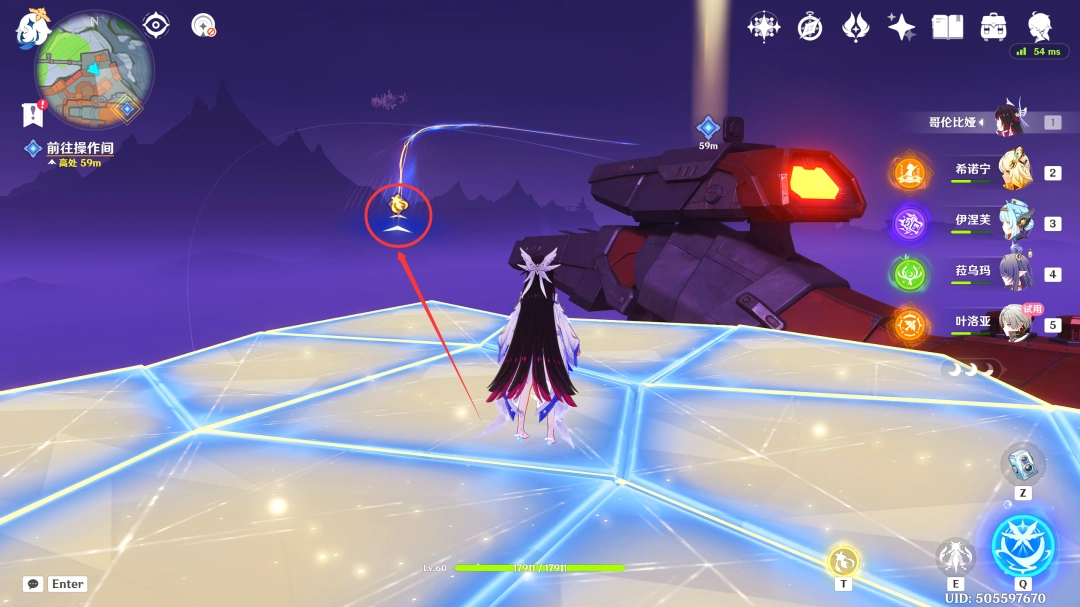This screenshot has height=607, width=1080.
Task: Open the quest log banner icon
Action: pyautogui.click(x=33, y=115)
